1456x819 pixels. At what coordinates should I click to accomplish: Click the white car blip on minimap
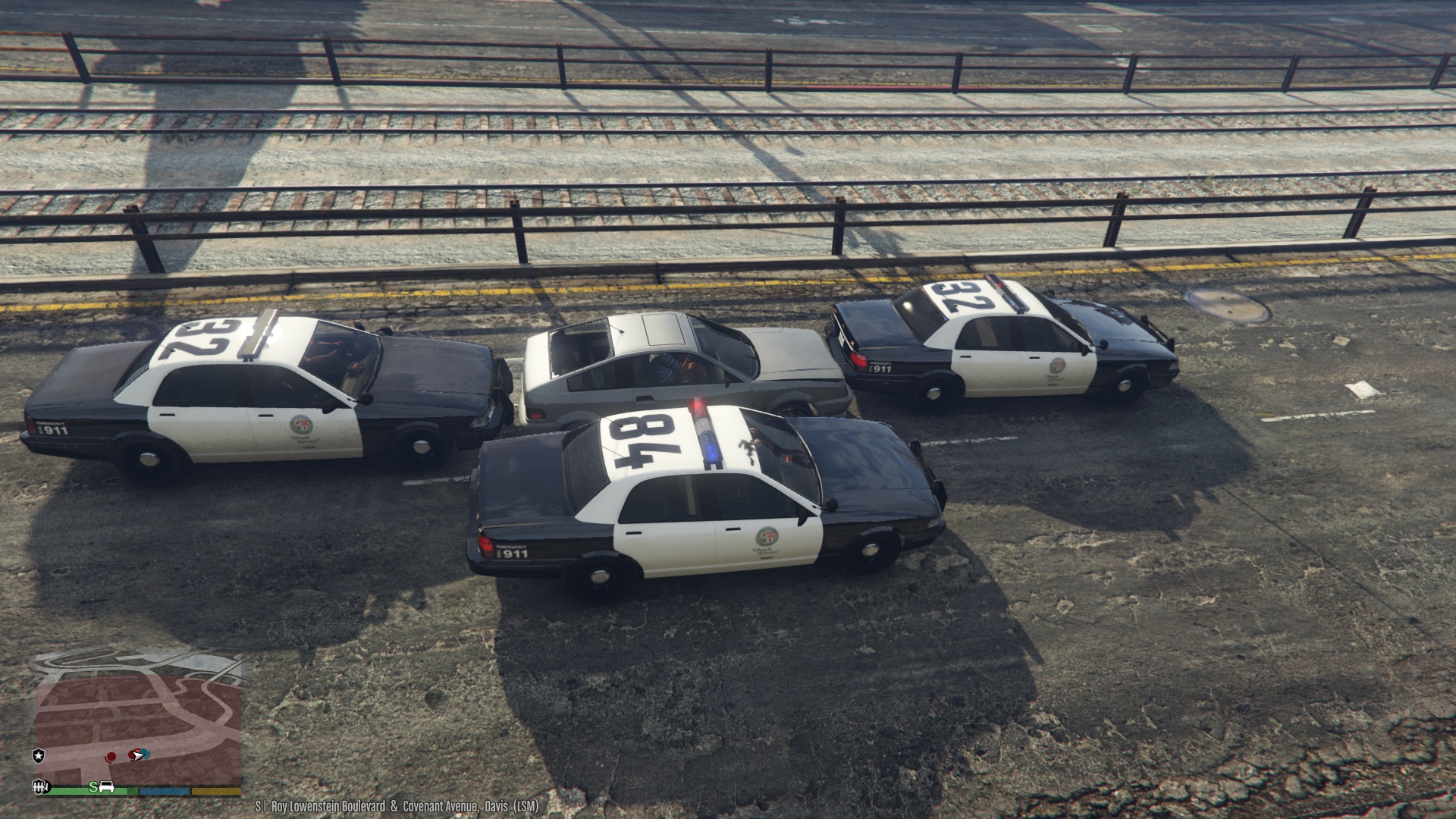(107, 787)
